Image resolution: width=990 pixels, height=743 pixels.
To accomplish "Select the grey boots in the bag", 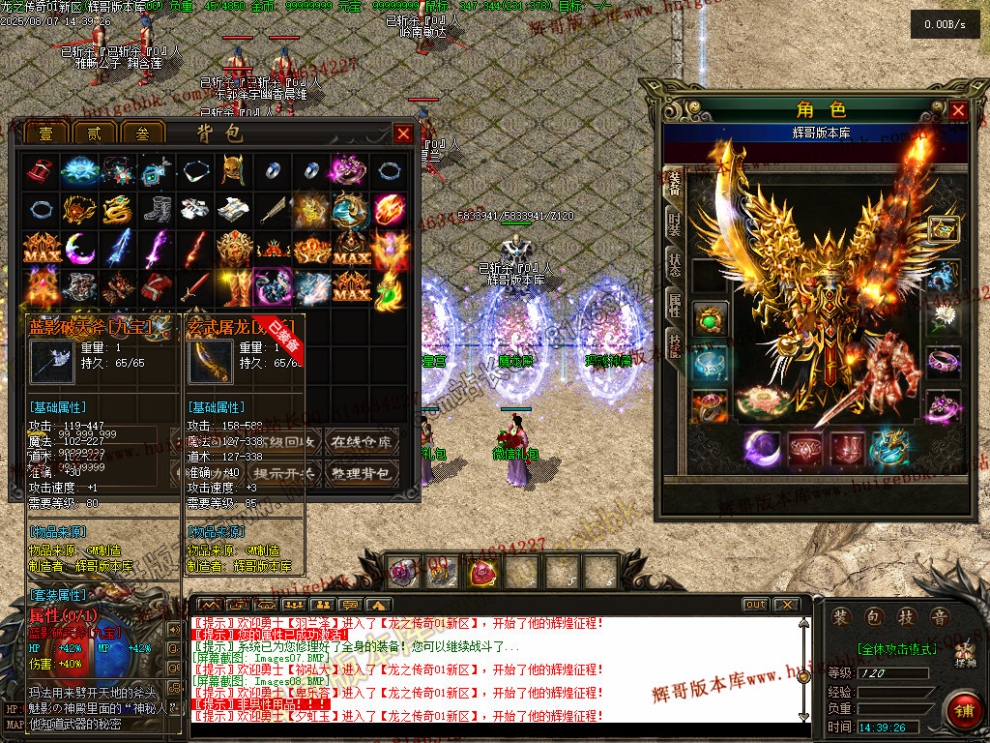I will (x=156, y=209).
